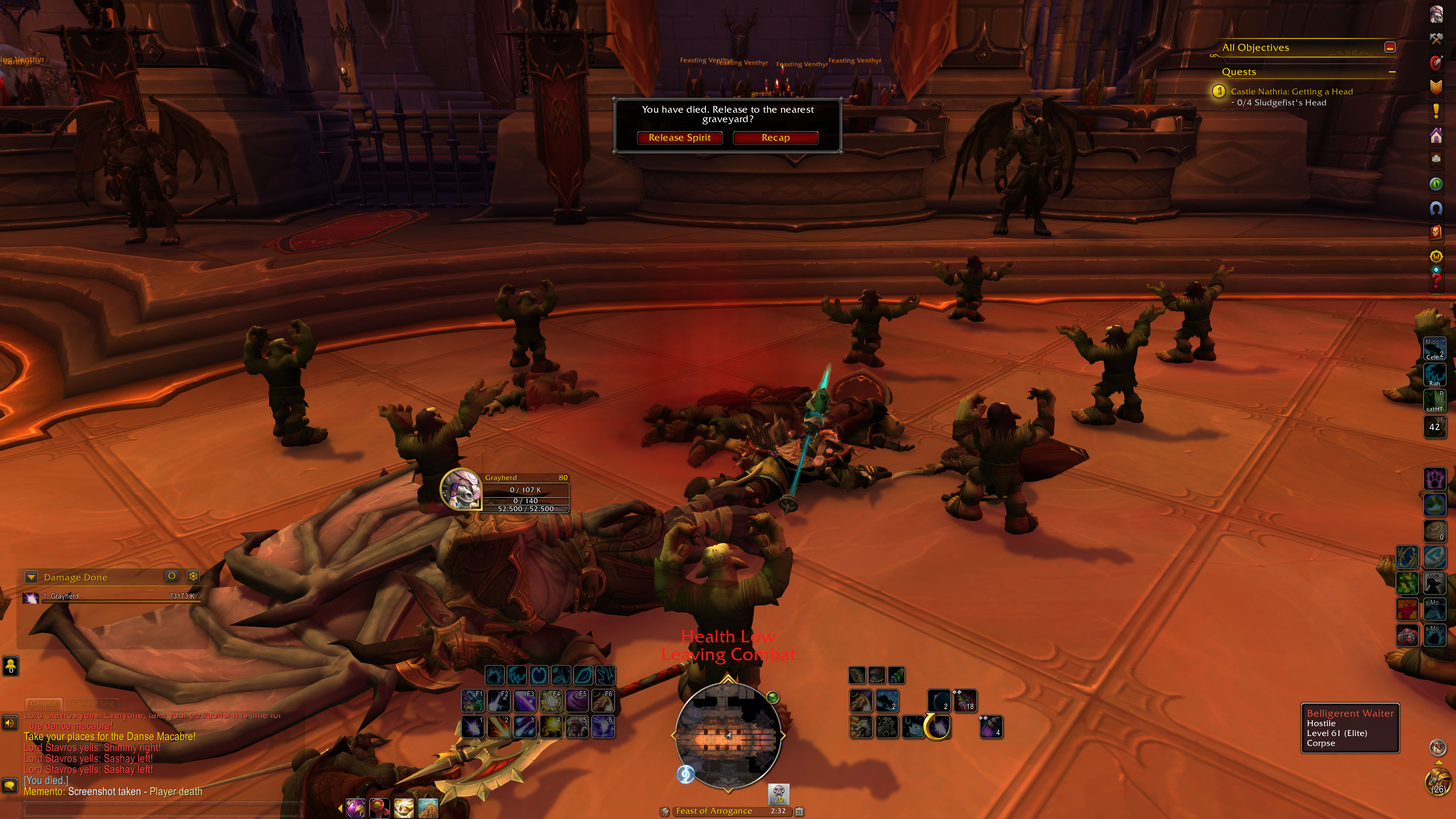This screenshot has height=819, width=1456.
Task: Select the General chat tab
Action: tap(44, 704)
